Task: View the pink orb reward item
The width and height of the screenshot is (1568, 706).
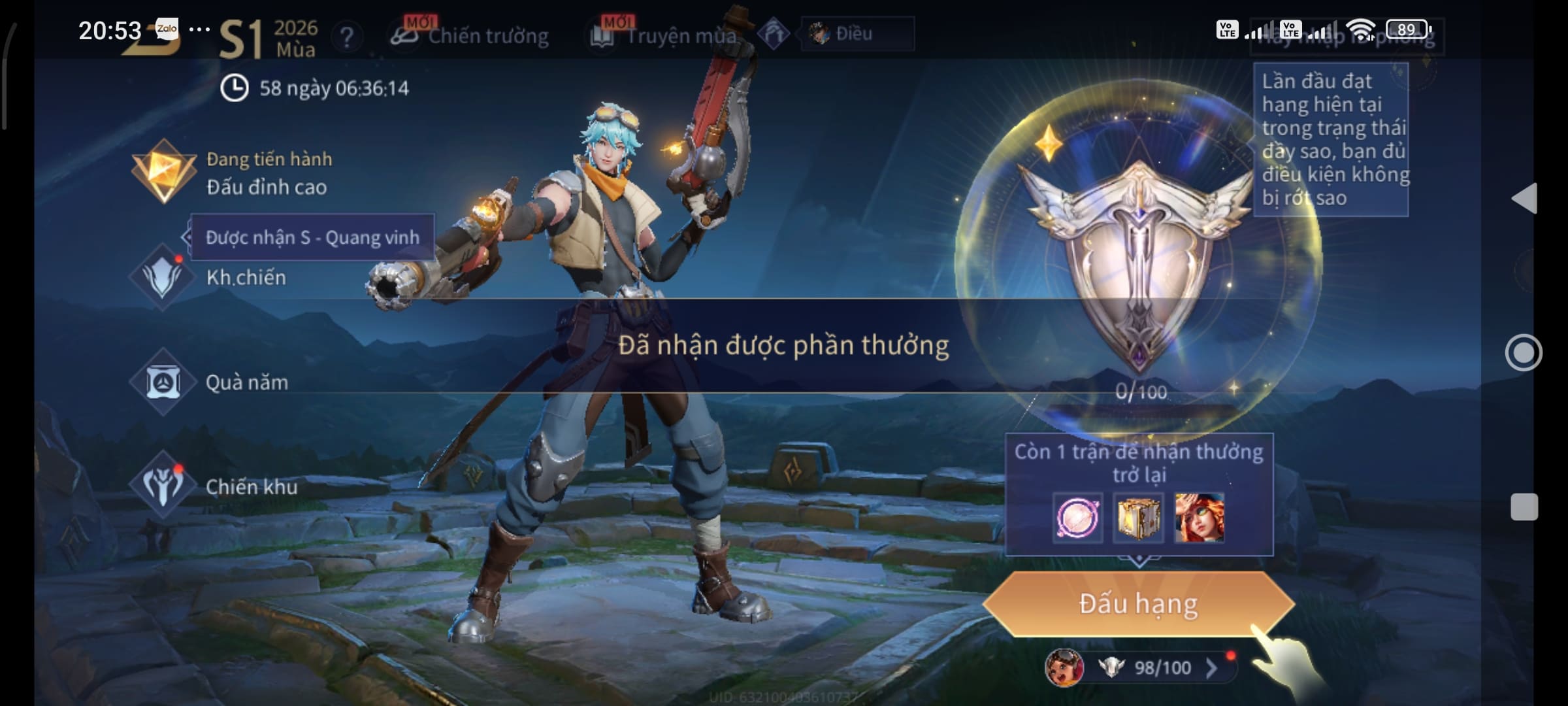Action: (x=1077, y=518)
